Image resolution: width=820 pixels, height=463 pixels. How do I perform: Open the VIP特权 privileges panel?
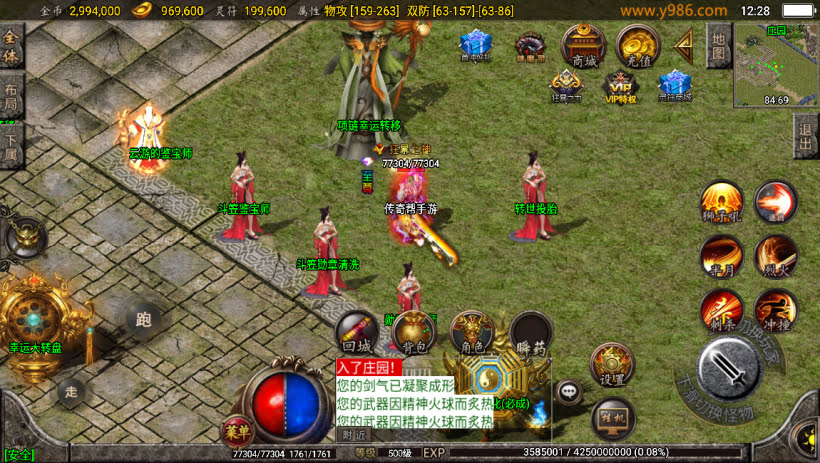pyautogui.click(x=621, y=86)
